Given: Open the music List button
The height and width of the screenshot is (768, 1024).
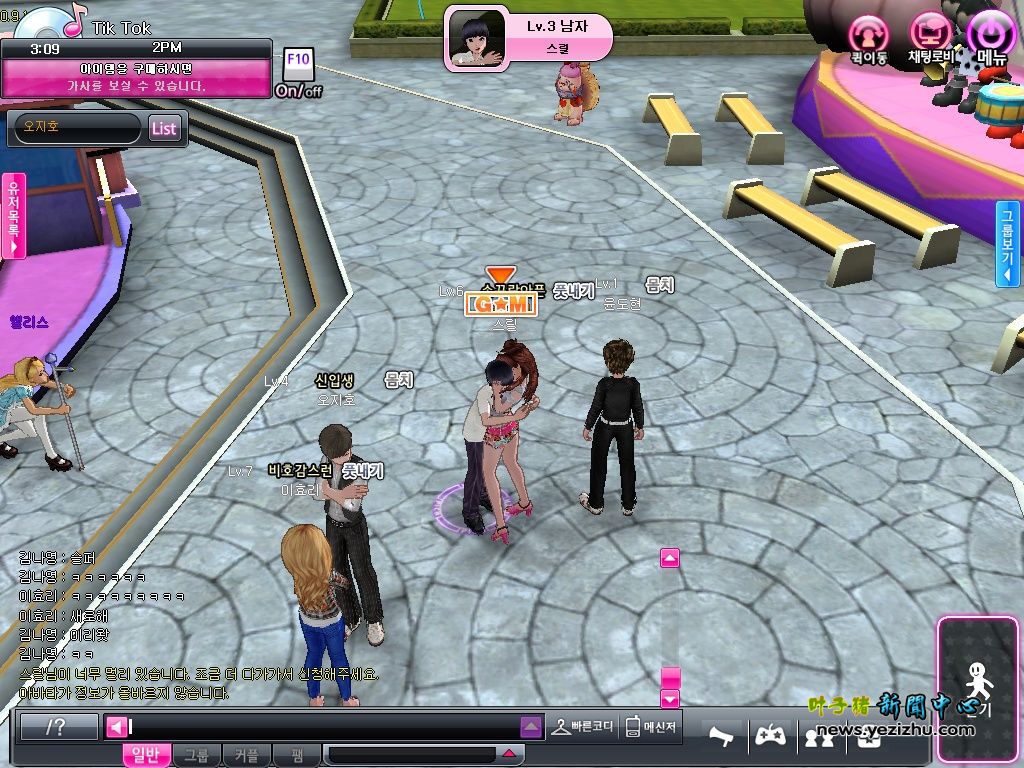Looking at the screenshot, I should pos(164,128).
